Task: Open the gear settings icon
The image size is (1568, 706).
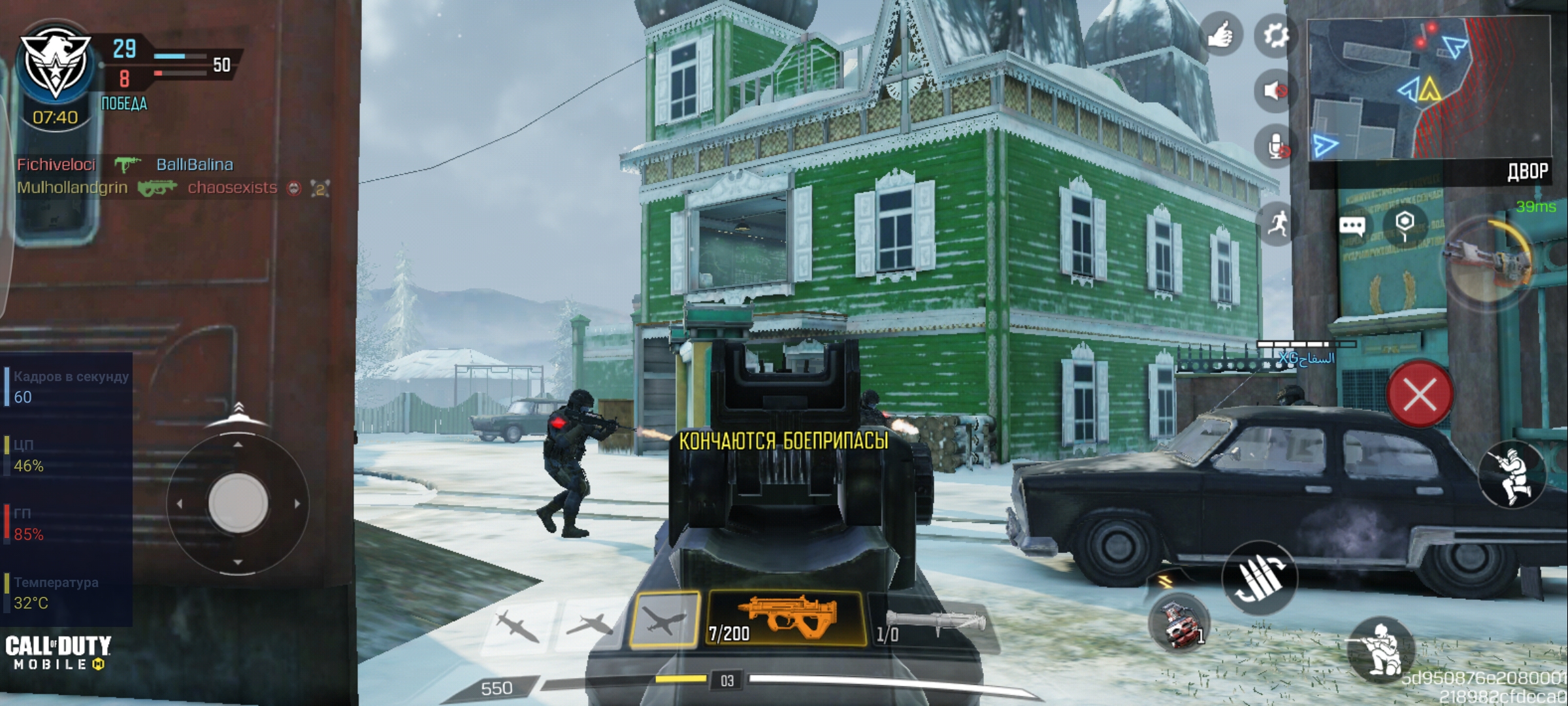Action: 1275,35
